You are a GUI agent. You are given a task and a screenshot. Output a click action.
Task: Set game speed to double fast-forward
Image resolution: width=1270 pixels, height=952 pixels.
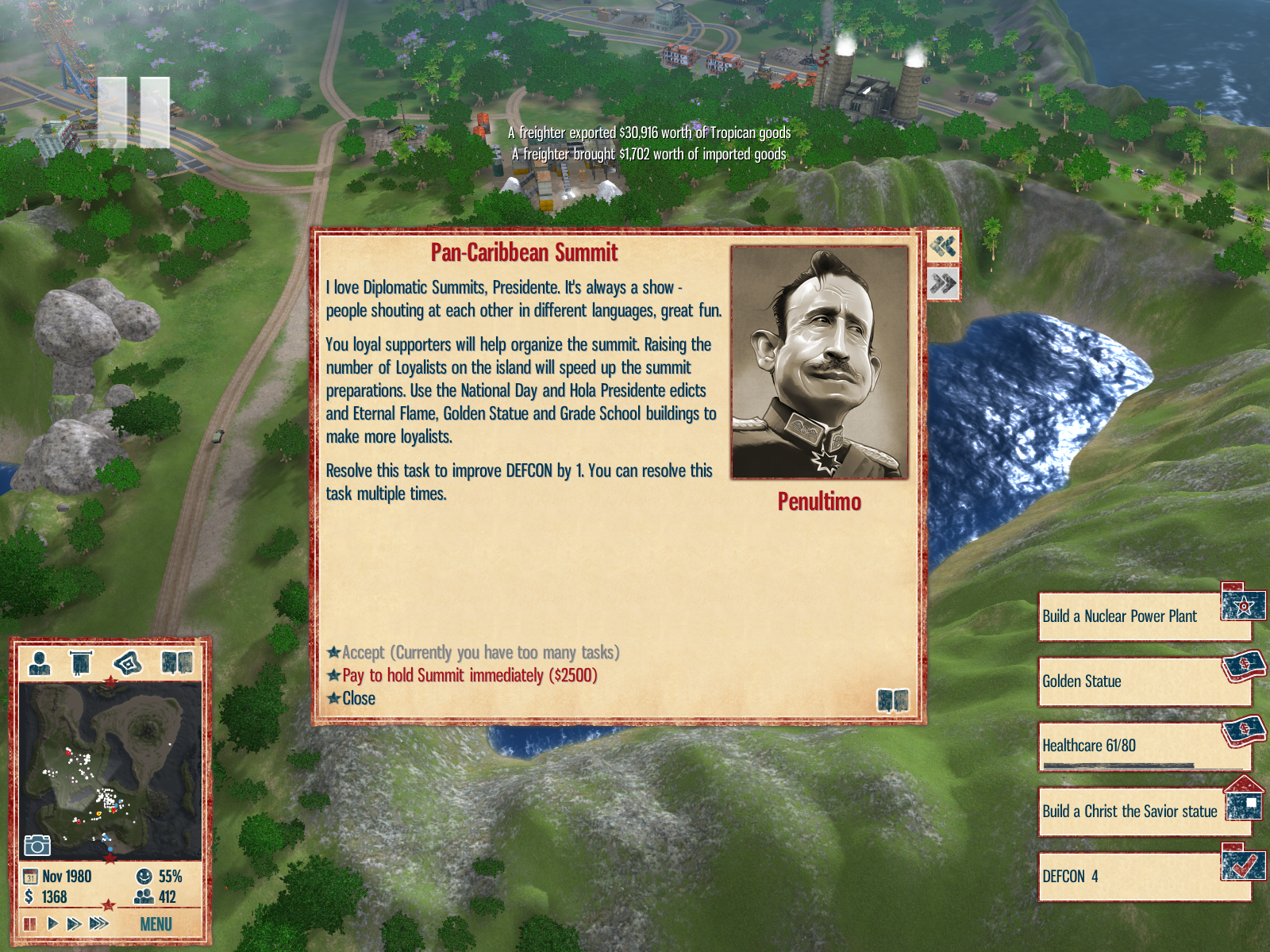tap(75, 924)
